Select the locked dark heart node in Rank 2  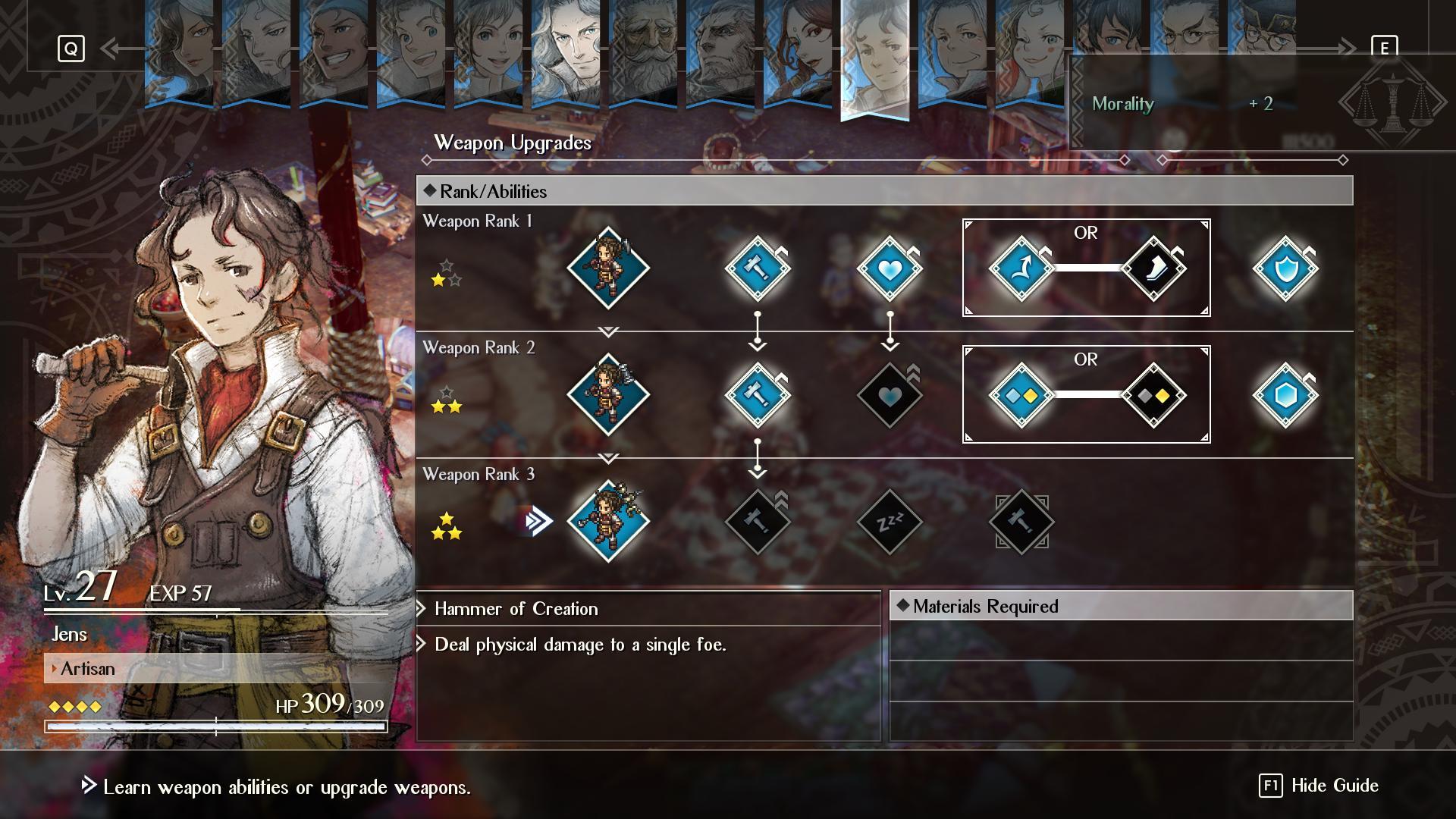pos(890,395)
